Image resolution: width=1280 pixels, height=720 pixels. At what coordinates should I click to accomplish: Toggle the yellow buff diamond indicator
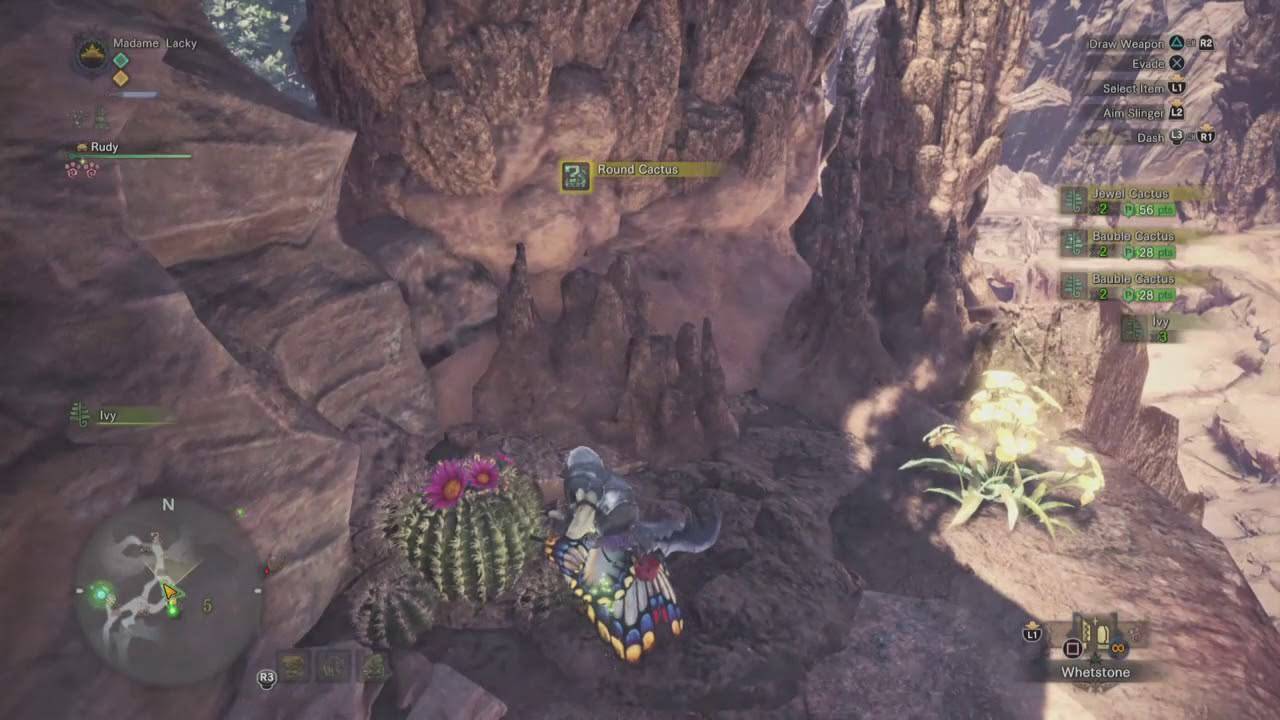pos(120,78)
